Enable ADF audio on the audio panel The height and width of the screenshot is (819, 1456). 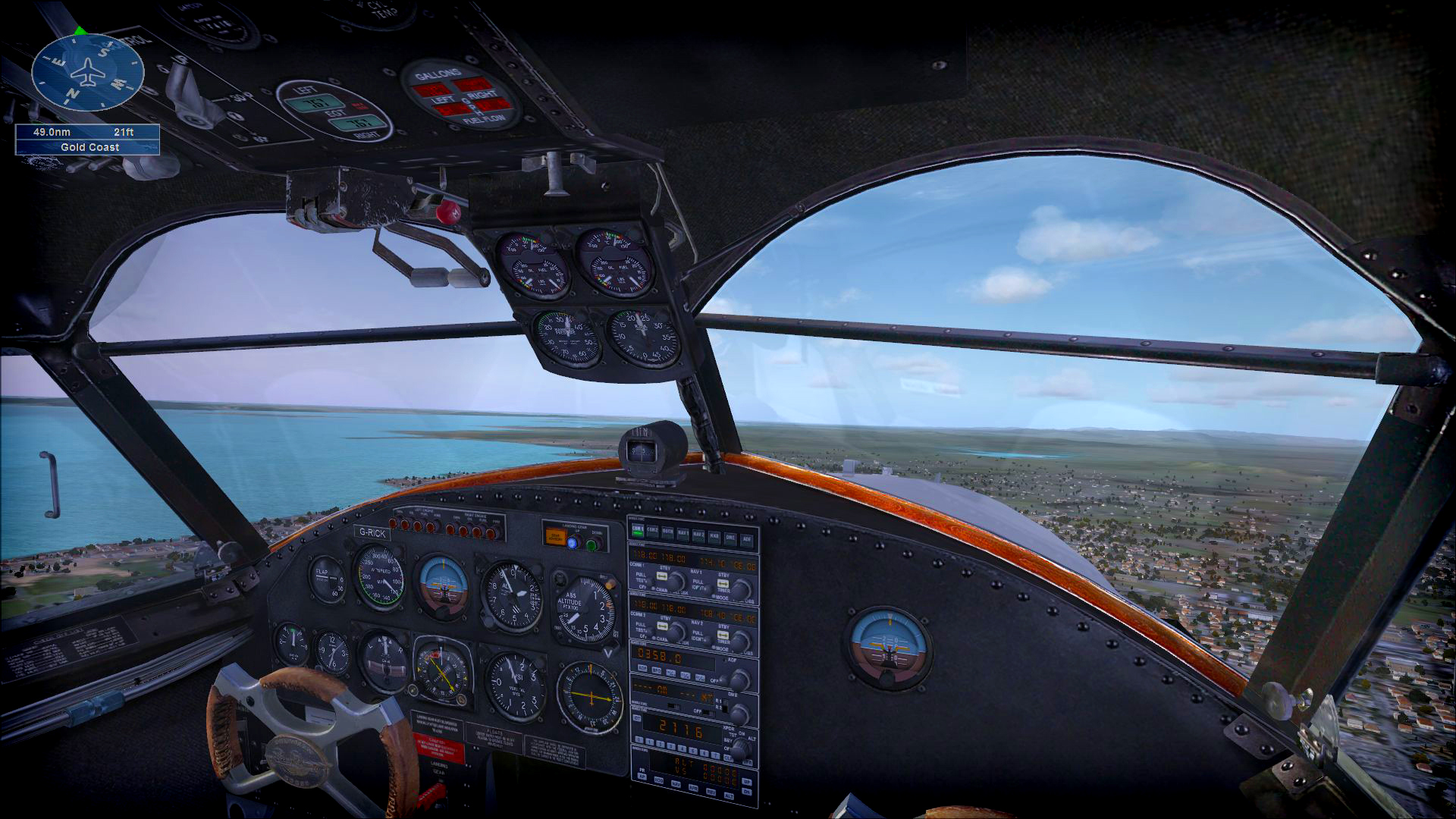click(x=747, y=540)
